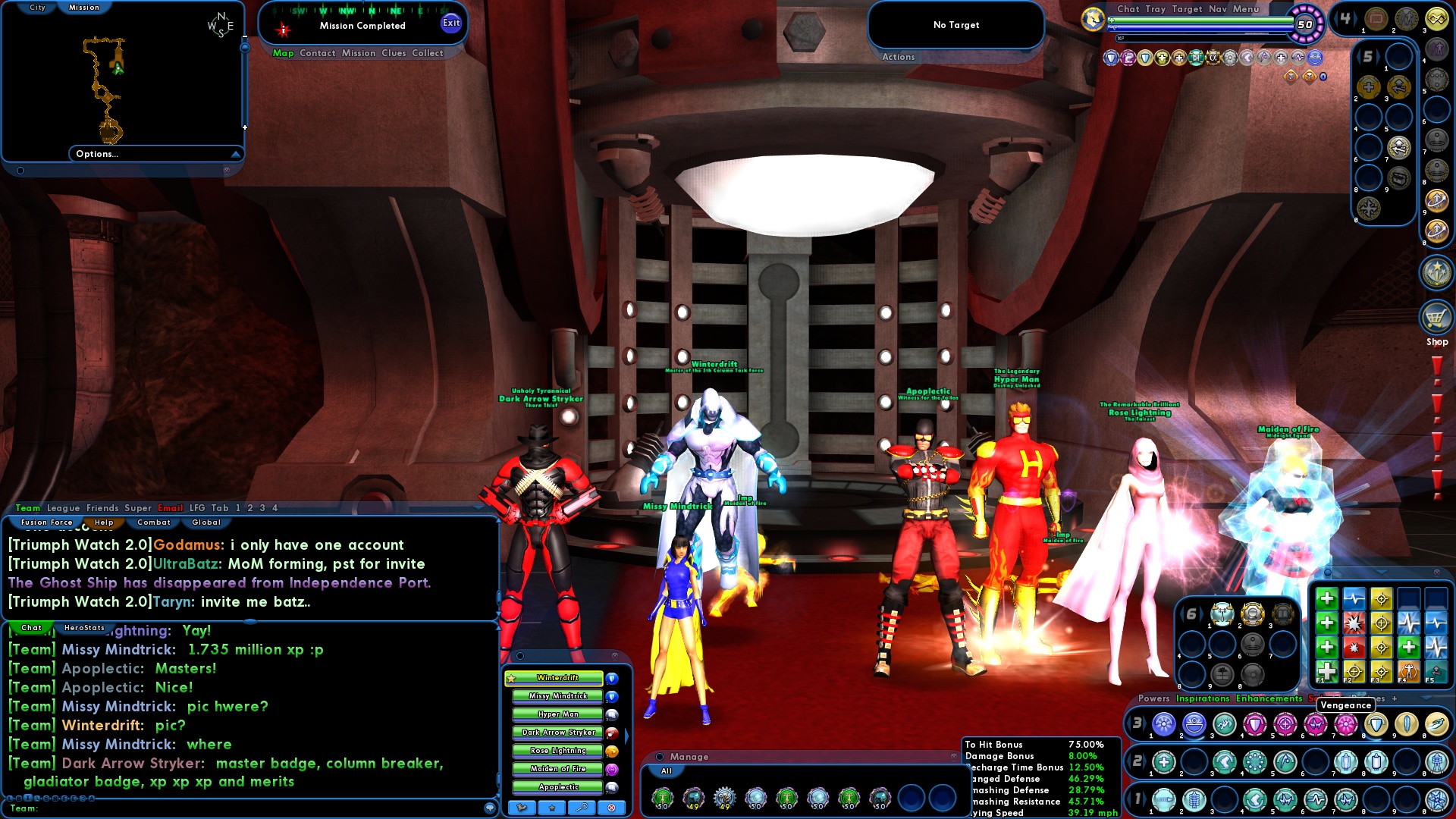1456x819 pixels.
Task: Activate the gold infinity power in tray 4
Action: 1439,19
